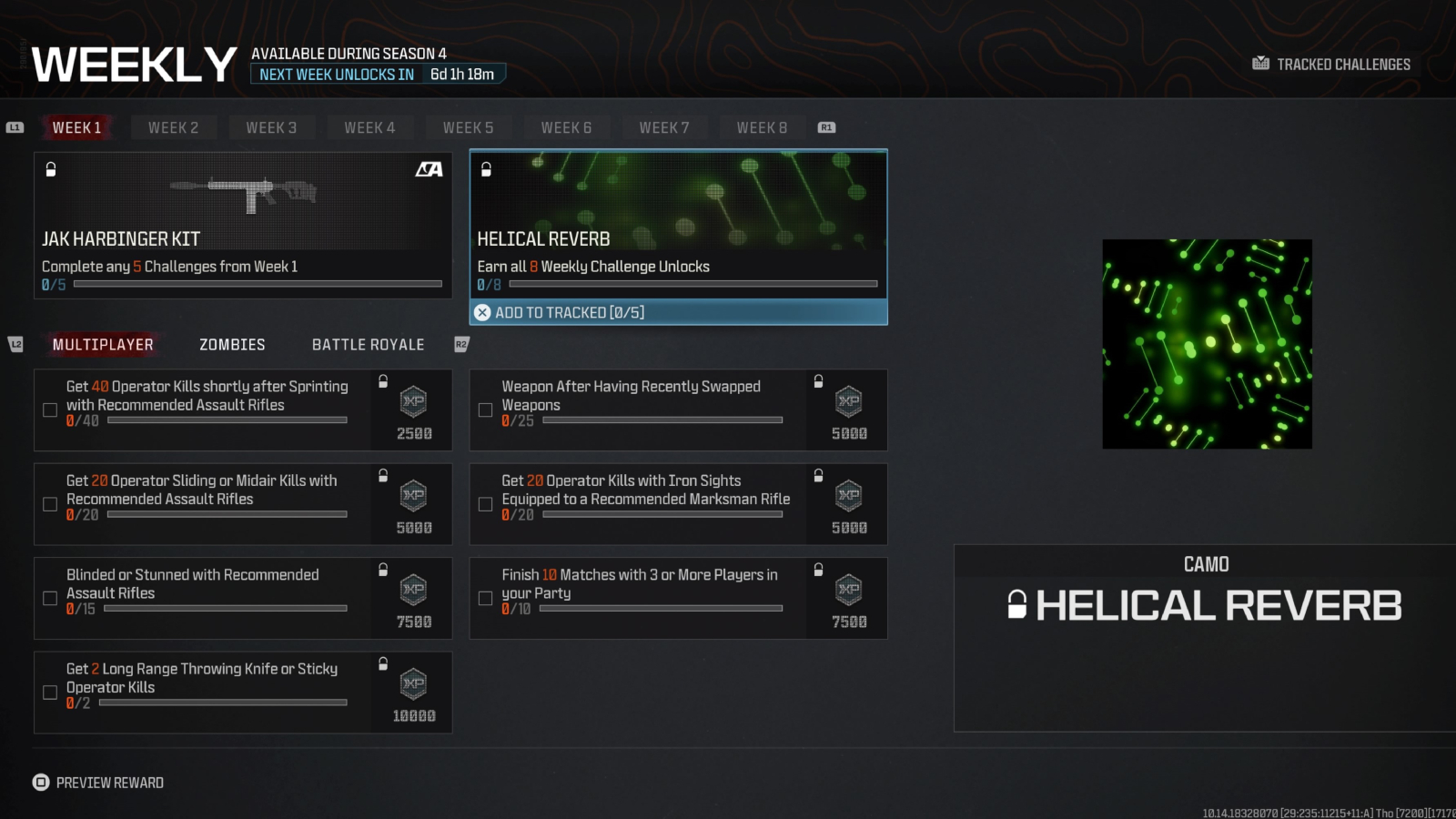
Task: Select the Battle Royale challenges tab
Action: (368, 344)
